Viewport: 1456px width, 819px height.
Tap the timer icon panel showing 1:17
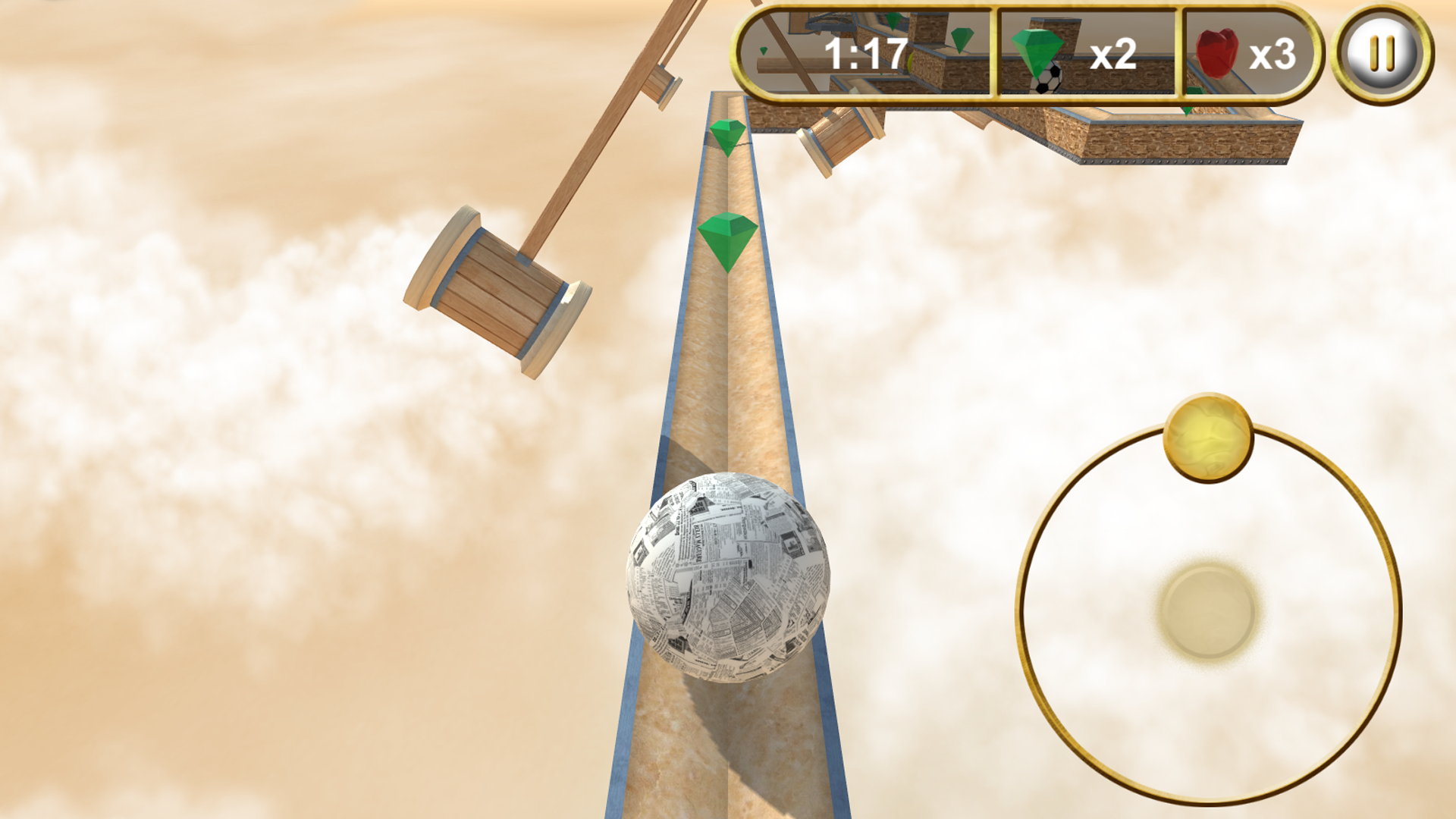coord(864,51)
